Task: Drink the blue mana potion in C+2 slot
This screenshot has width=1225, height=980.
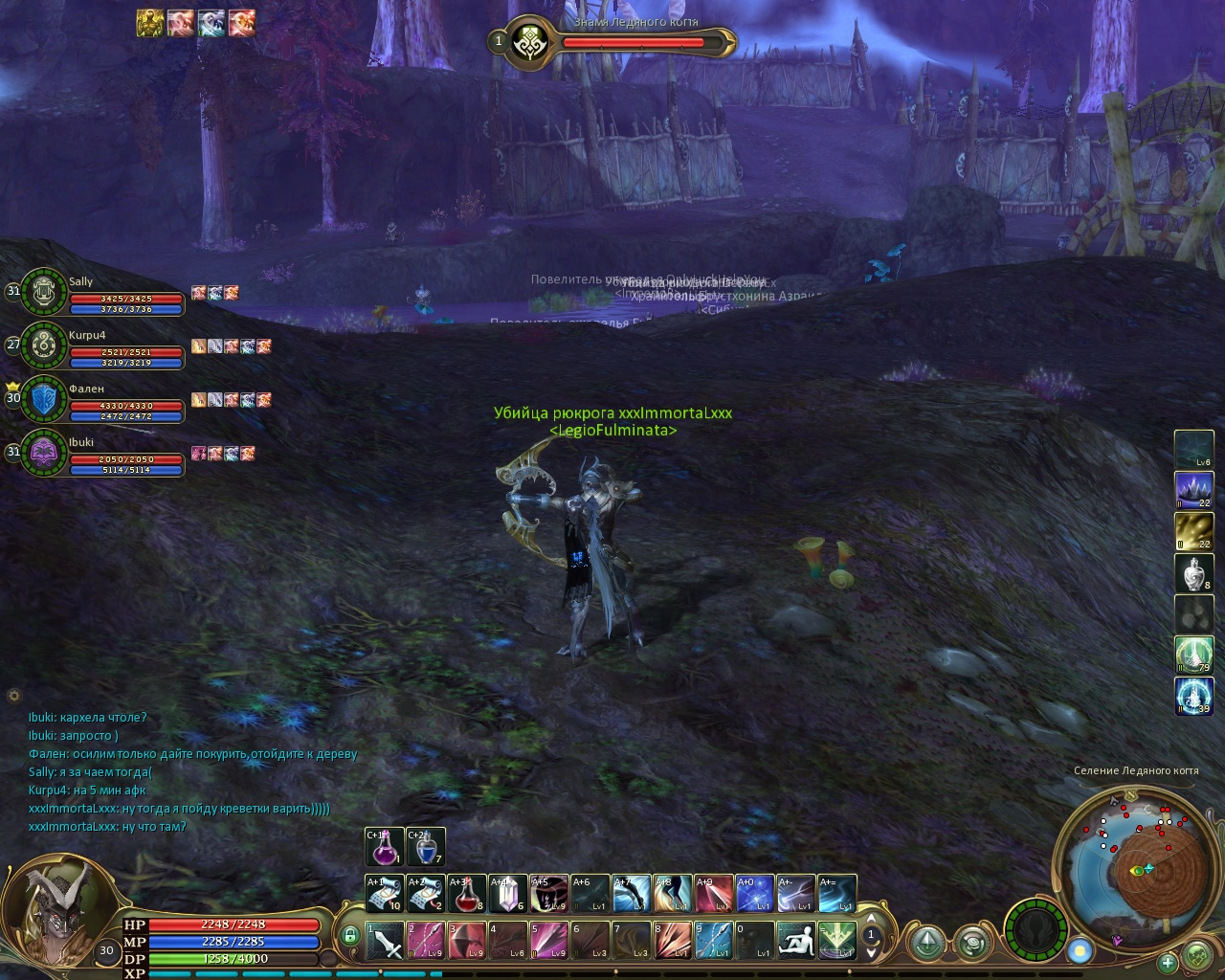Action: coord(426,847)
